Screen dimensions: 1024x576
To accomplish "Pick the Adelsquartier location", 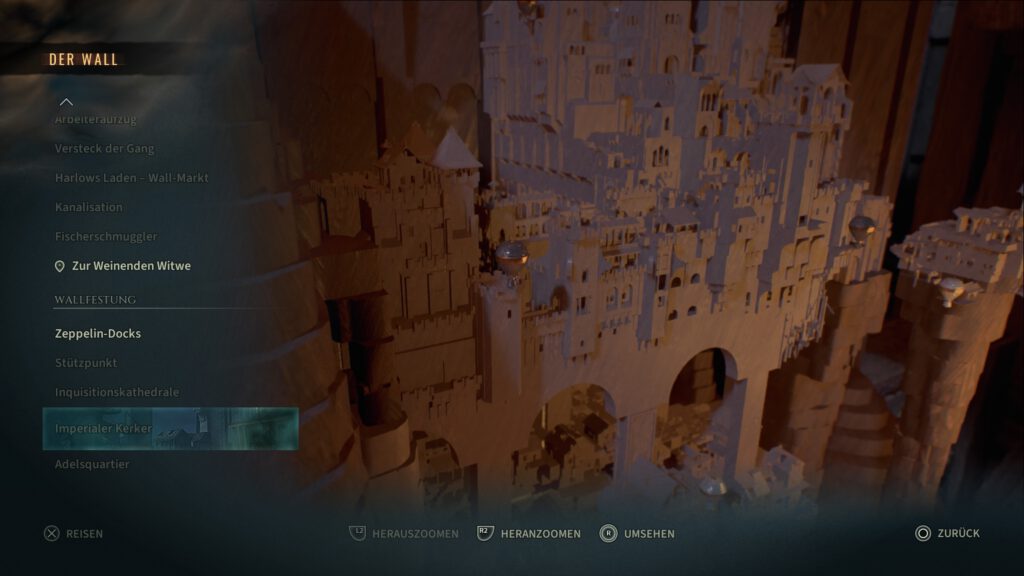I will point(92,464).
